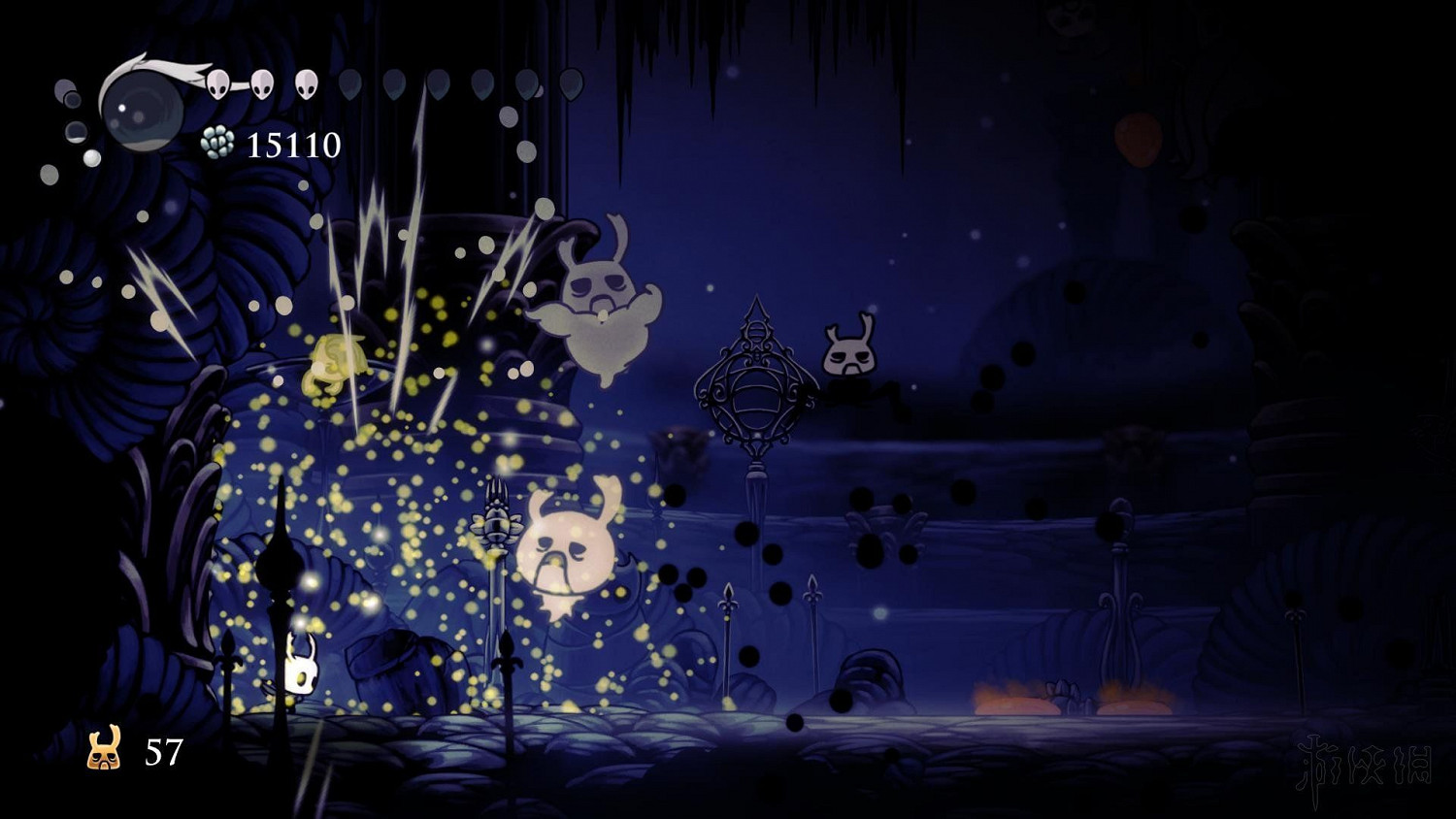Select the geo cluster icon beside 15110
The height and width of the screenshot is (819, 1456).
pyautogui.click(x=215, y=143)
